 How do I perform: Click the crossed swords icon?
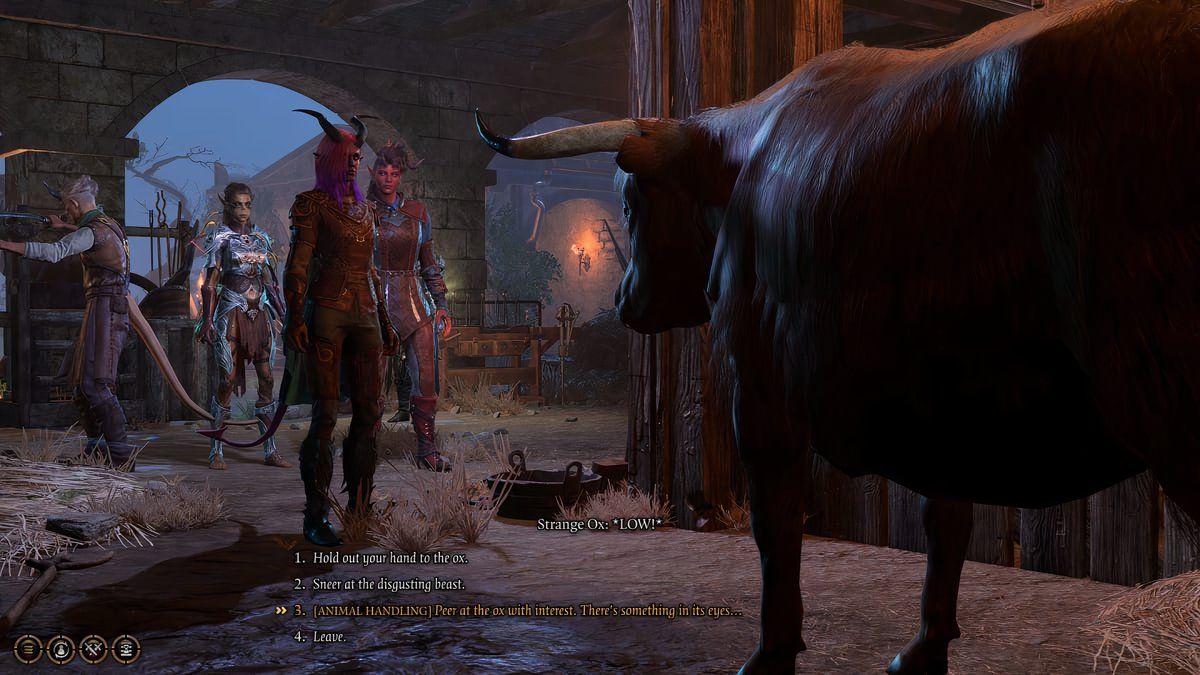click(x=93, y=649)
